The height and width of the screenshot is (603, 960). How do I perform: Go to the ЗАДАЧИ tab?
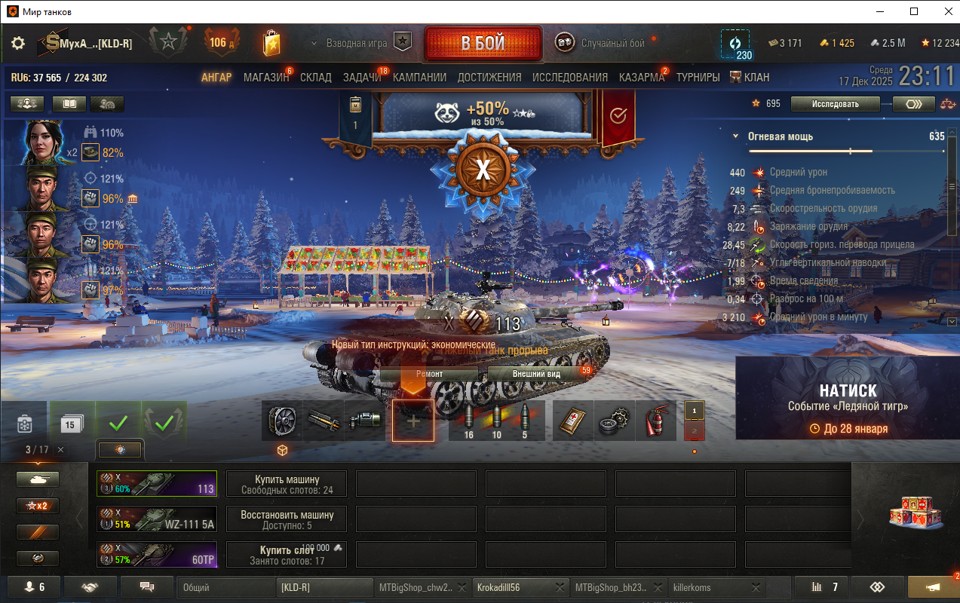coord(362,77)
